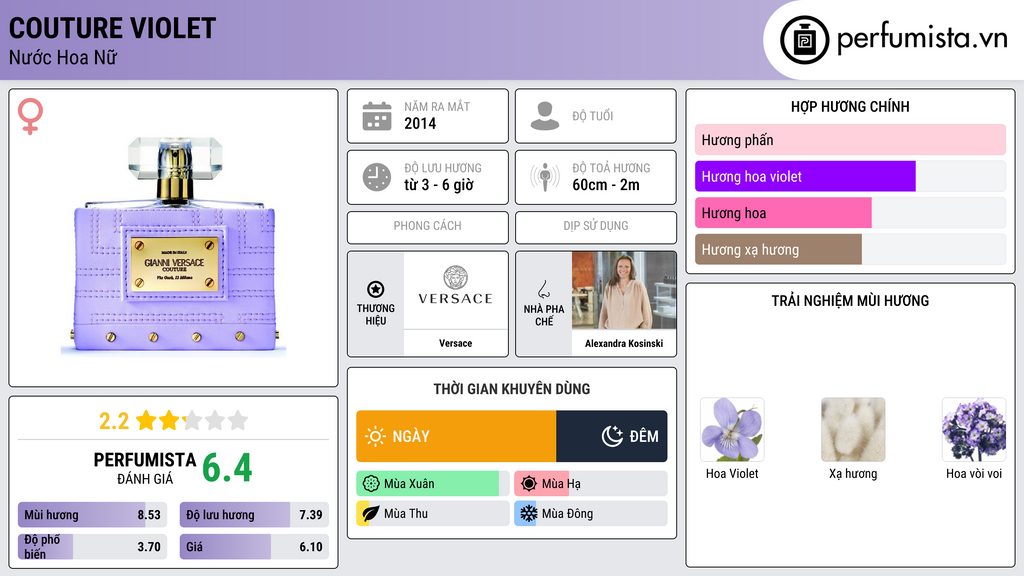1024x576 pixels.
Task: Click the star rating row
Action: [x=174, y=421]
